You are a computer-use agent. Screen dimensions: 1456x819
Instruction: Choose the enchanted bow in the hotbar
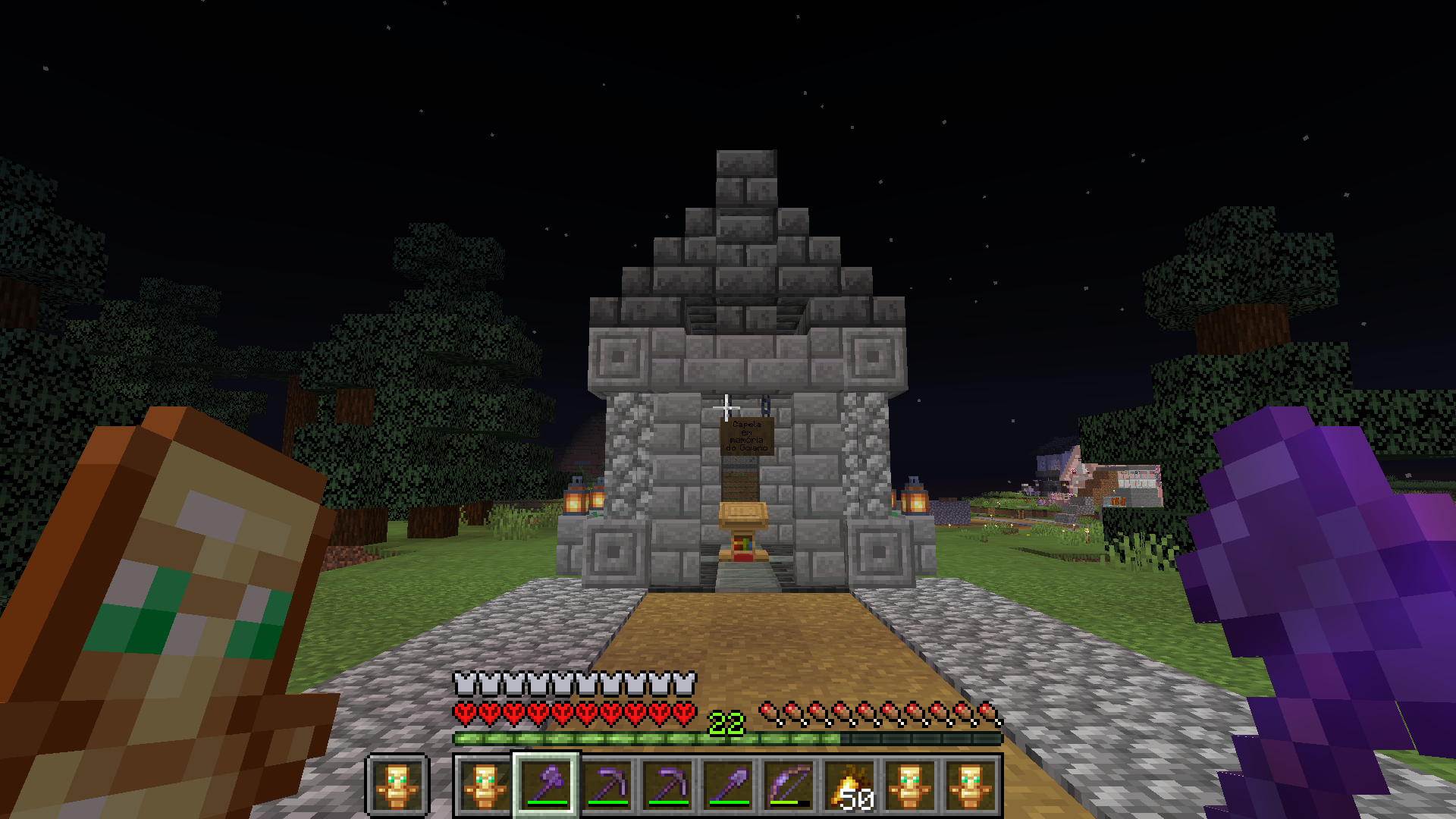[x=789, y=785]
